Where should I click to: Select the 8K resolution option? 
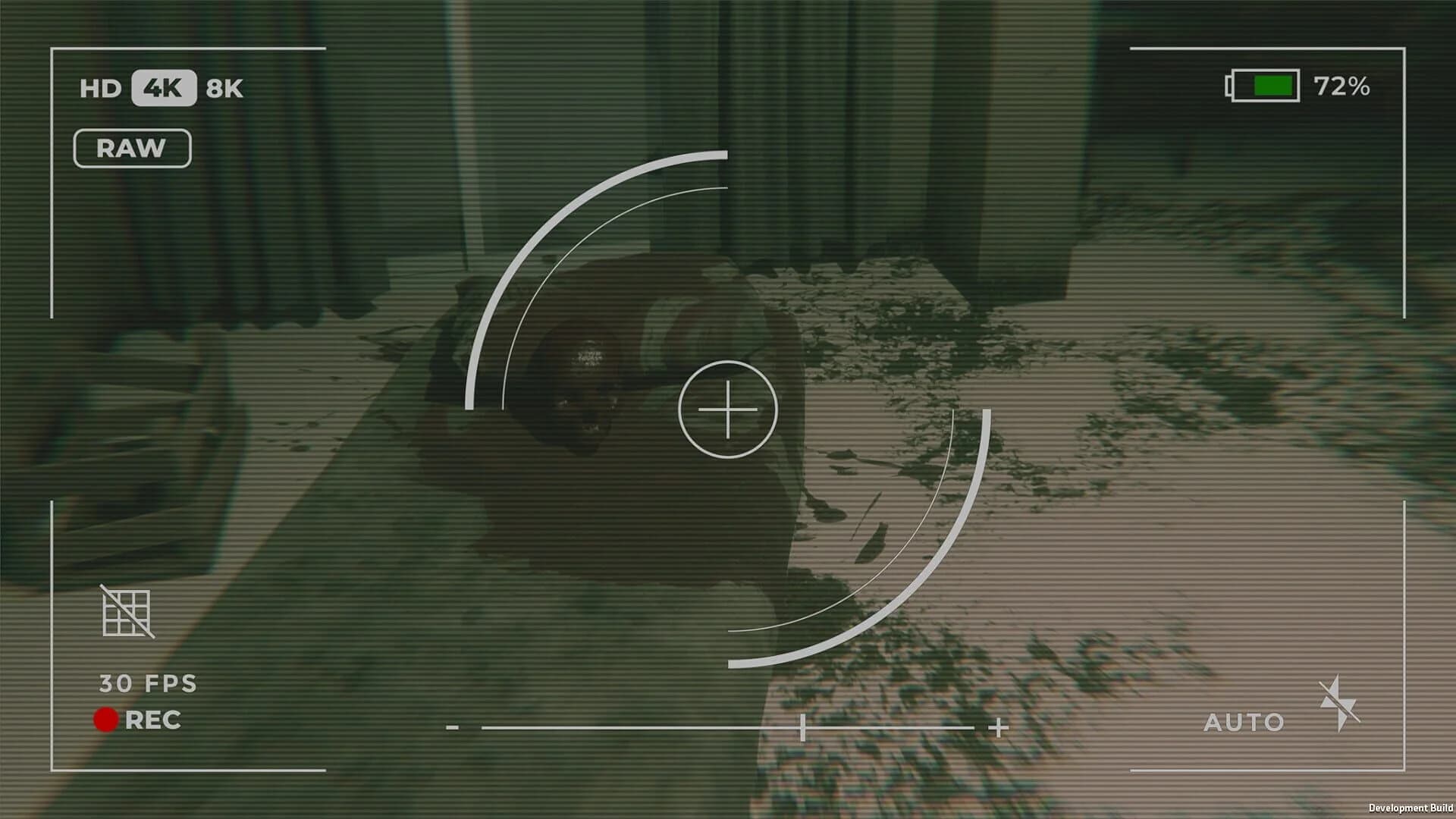[x=224, y=88]
